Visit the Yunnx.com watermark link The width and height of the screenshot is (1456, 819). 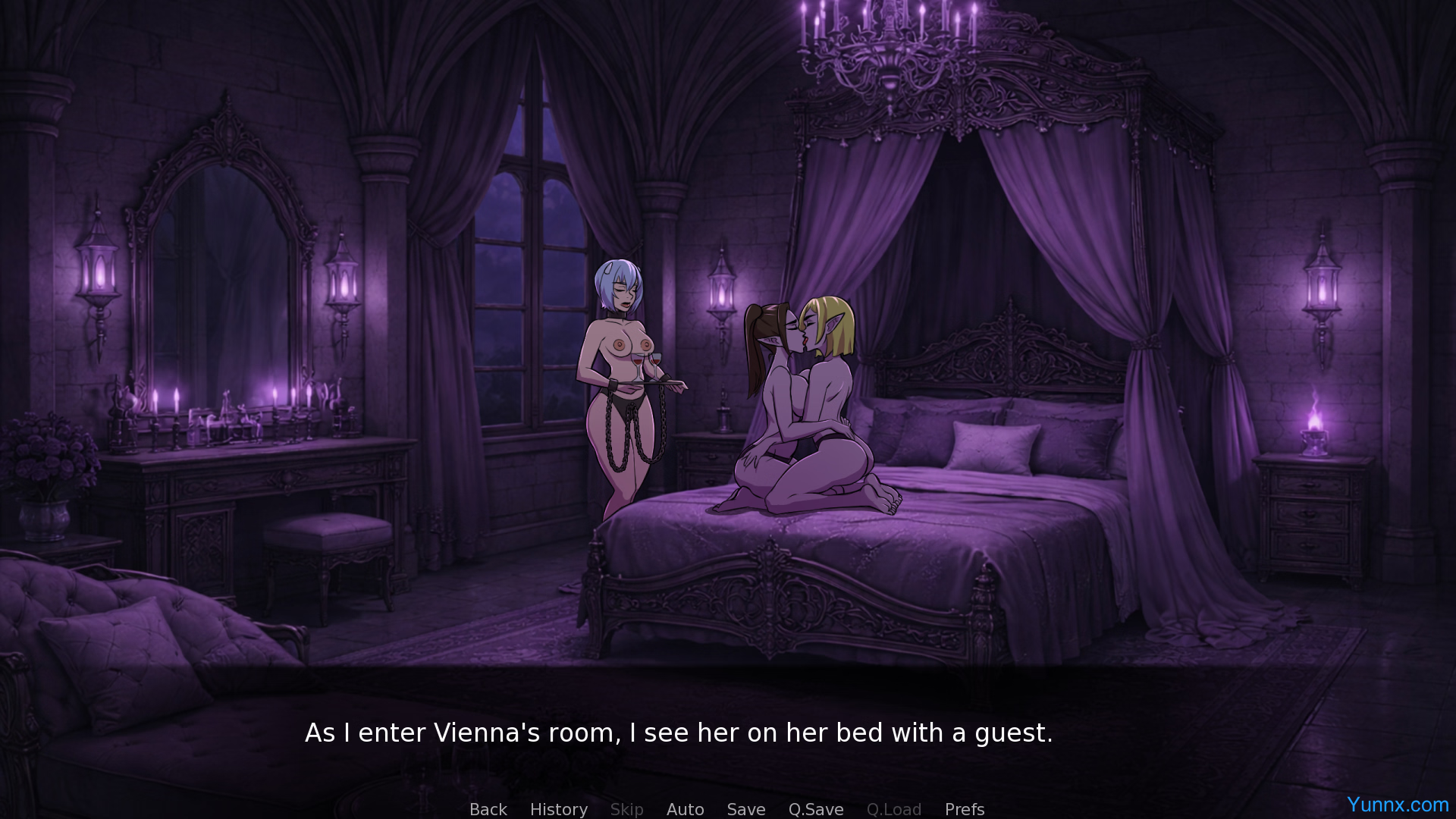1397,804
